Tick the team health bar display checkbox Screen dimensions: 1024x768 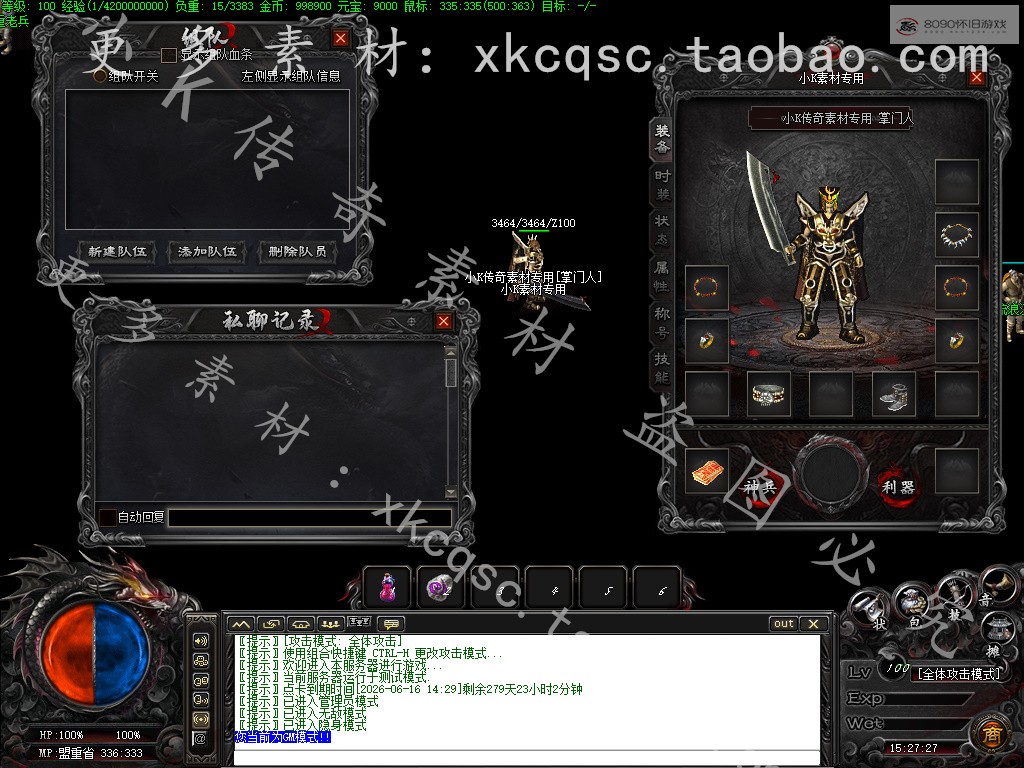click(169, 55)
